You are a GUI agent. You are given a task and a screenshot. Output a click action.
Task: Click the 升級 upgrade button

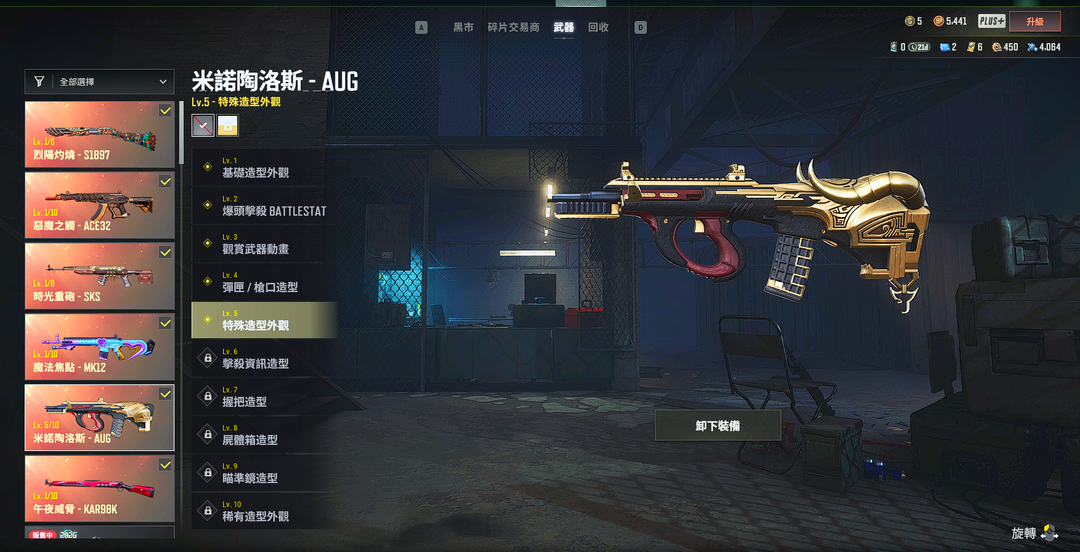click(x=1034, y=21)
